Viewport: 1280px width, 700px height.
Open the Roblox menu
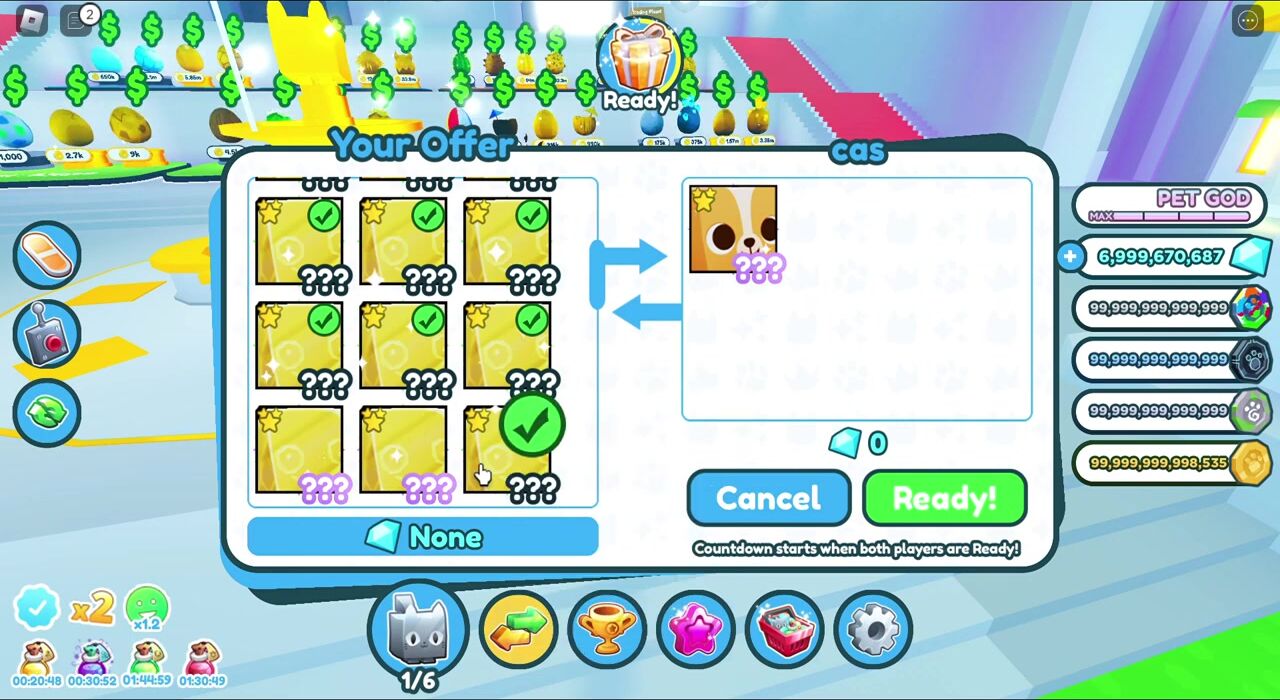pyautogui.click(x=33, y=19)
